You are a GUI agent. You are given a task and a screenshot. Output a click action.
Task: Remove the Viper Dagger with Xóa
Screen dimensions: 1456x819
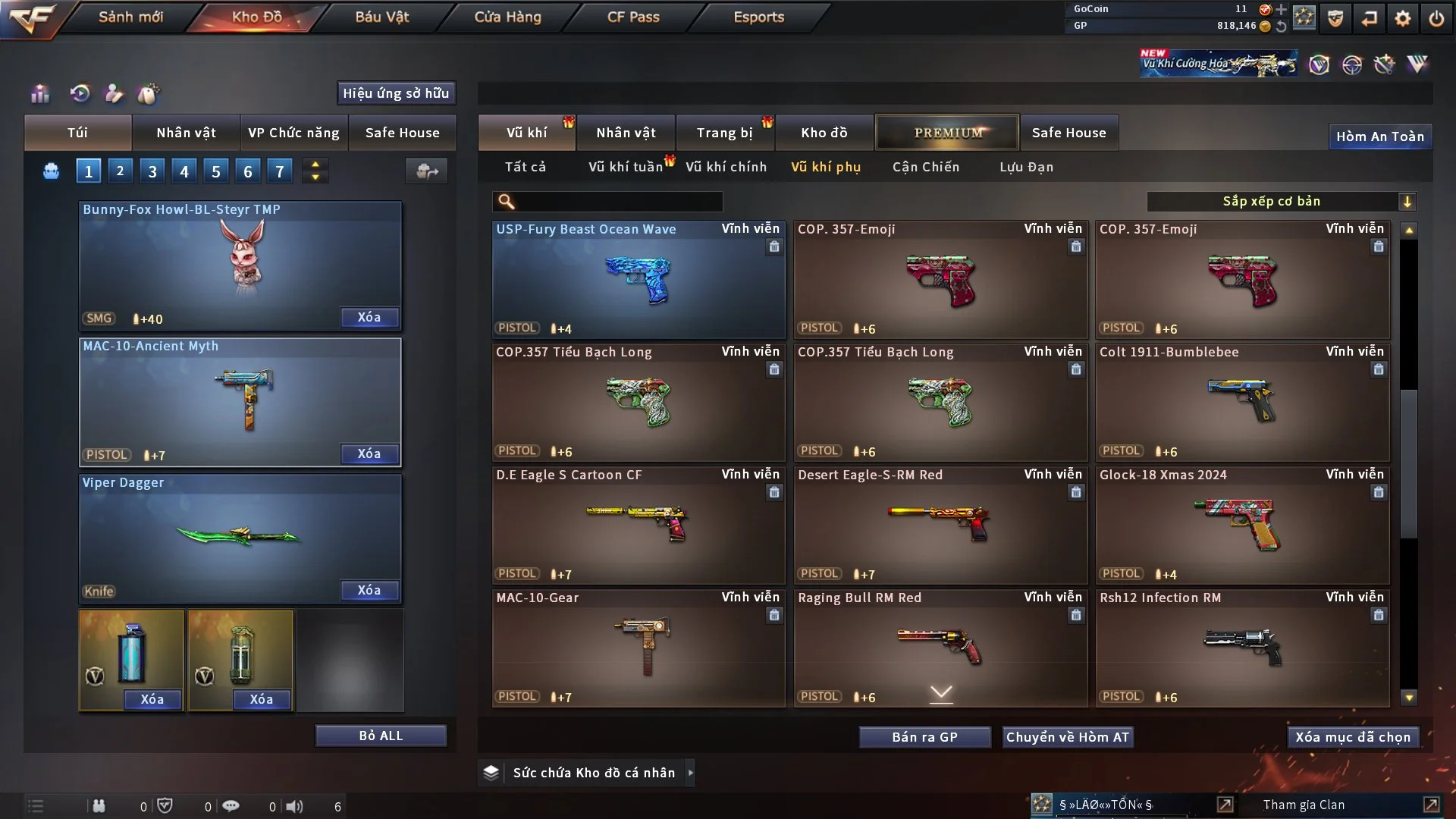click(x=369, y=590)
